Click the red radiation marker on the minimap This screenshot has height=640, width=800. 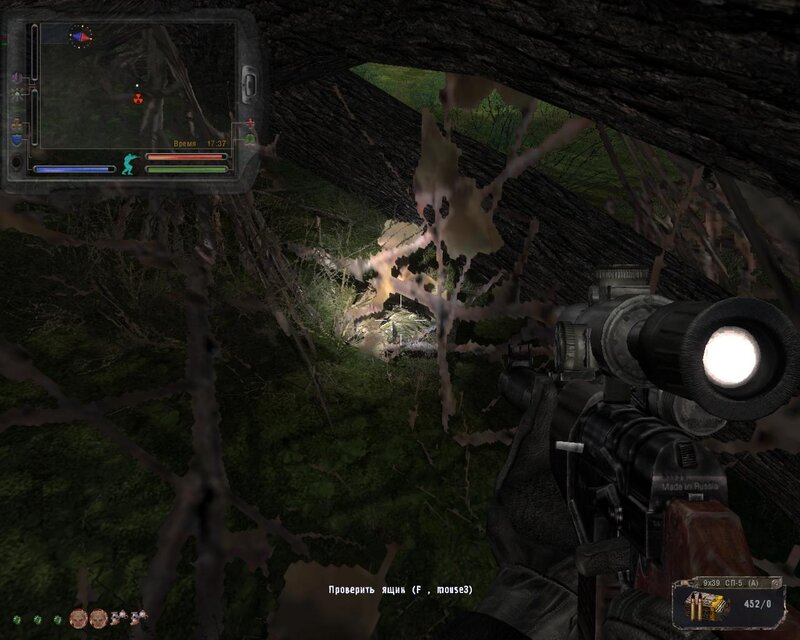pyautogui.click(x=139, y=98)
